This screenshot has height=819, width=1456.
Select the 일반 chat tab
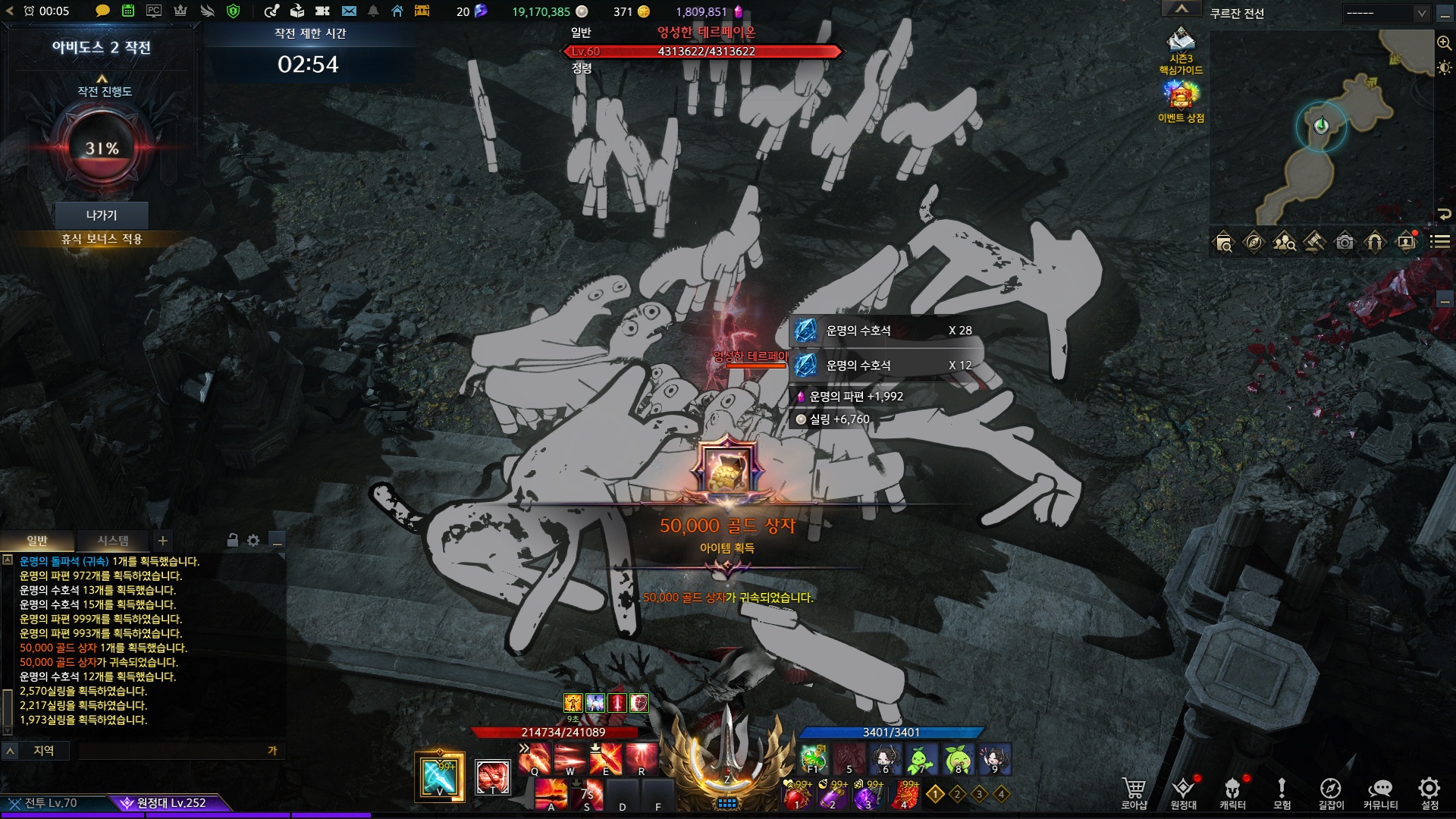tap(37, 541)
